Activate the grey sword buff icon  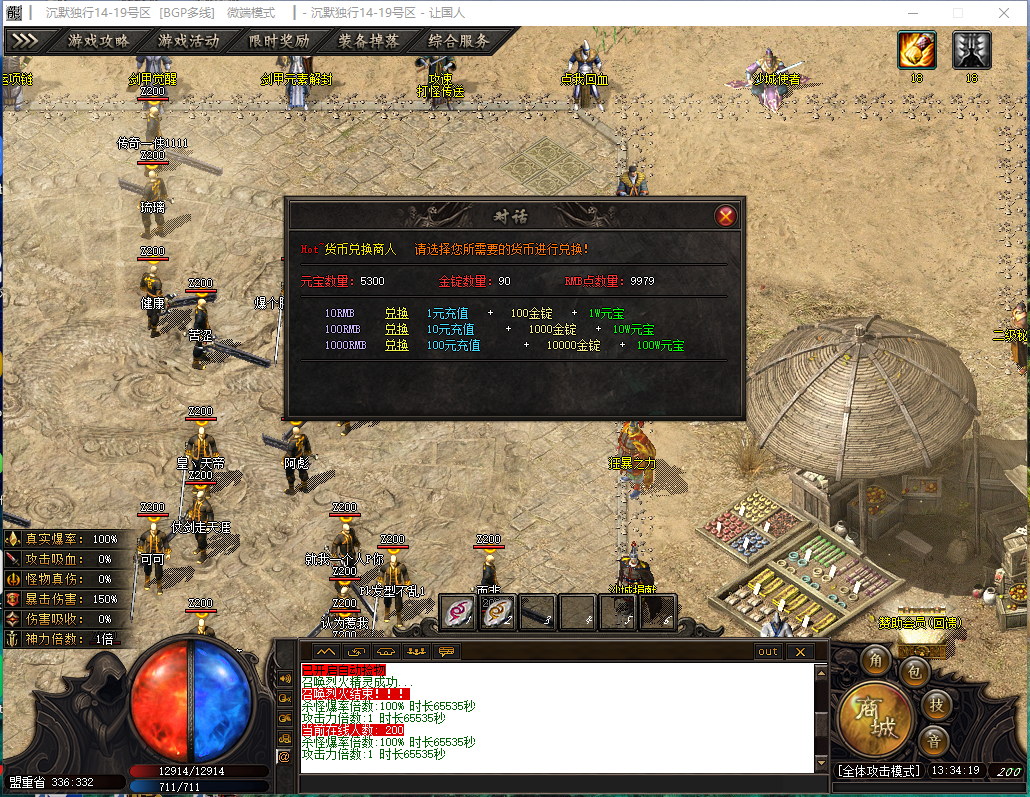[971, 50]
